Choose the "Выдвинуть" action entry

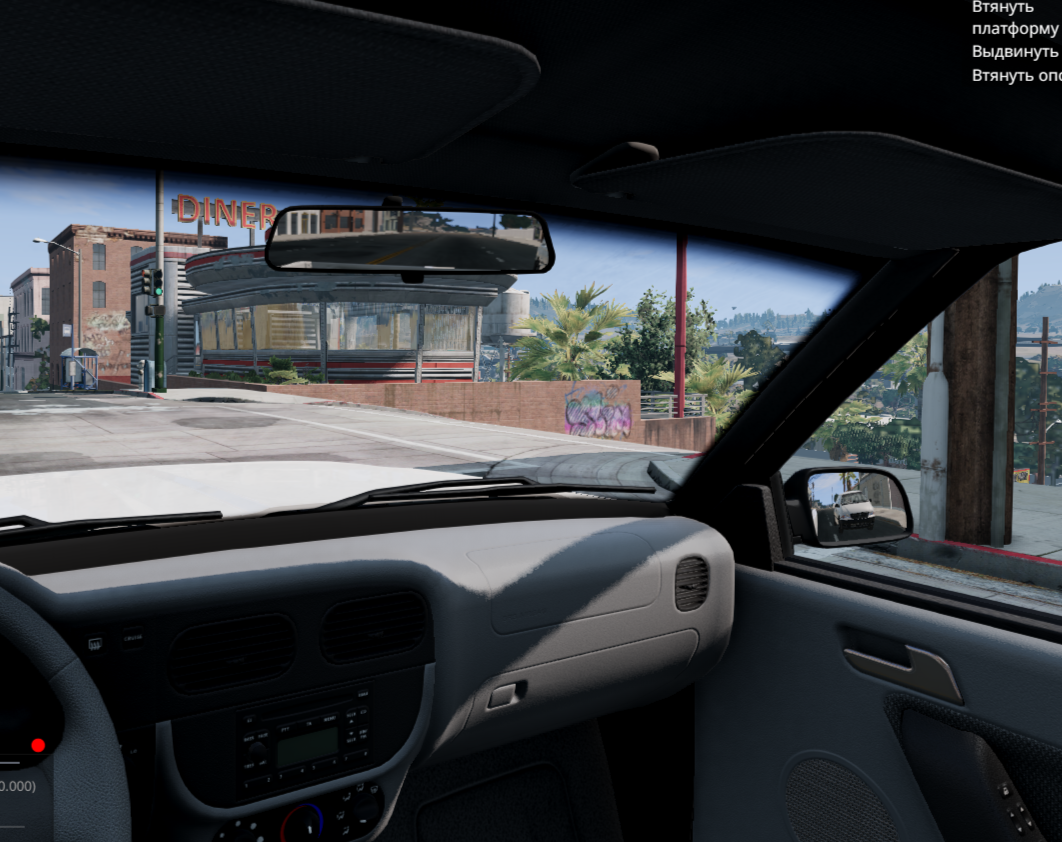pyautogui.click(x=1014, y=51)
